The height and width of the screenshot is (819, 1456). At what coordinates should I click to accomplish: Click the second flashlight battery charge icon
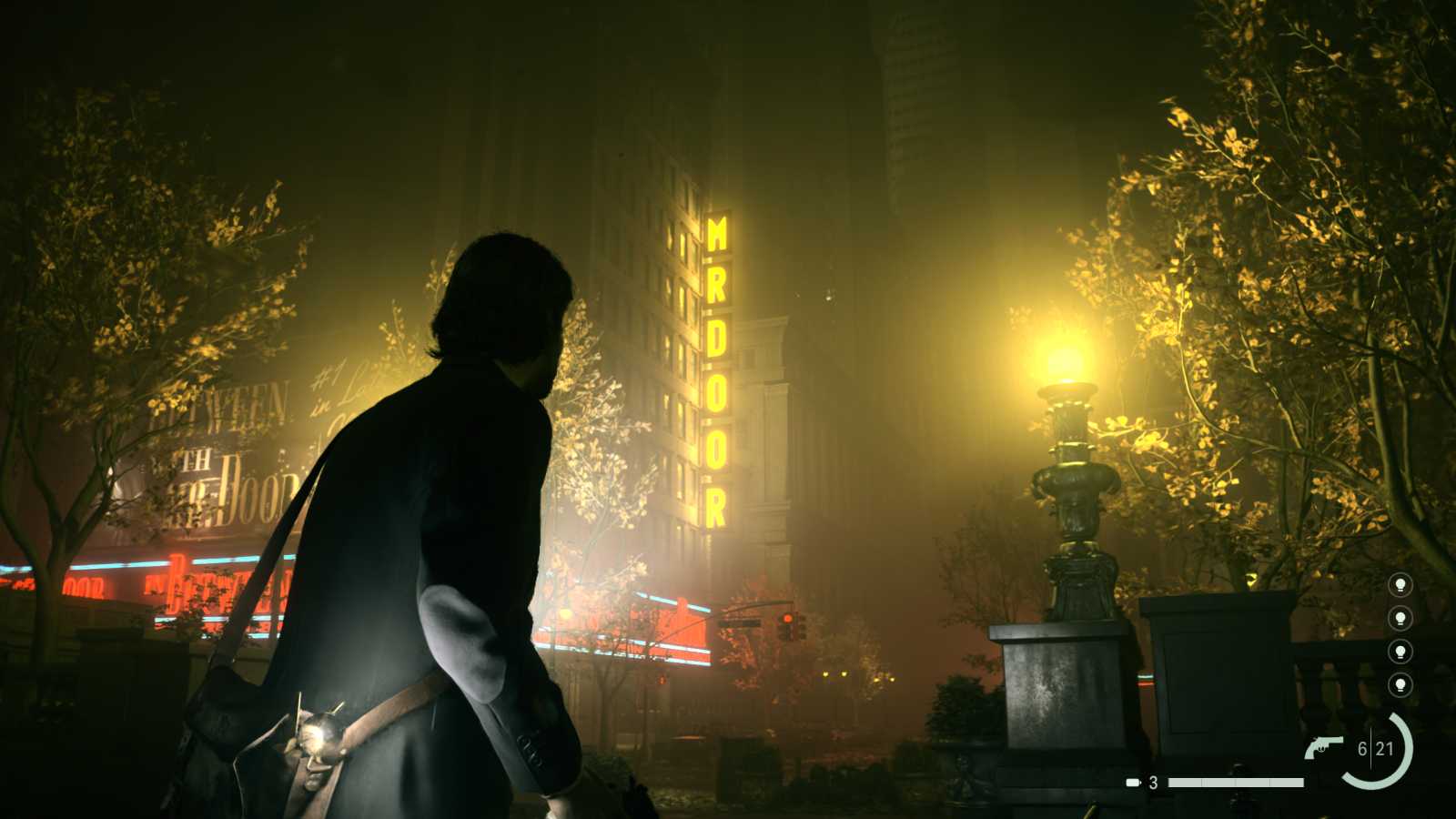coord(1400,620)
